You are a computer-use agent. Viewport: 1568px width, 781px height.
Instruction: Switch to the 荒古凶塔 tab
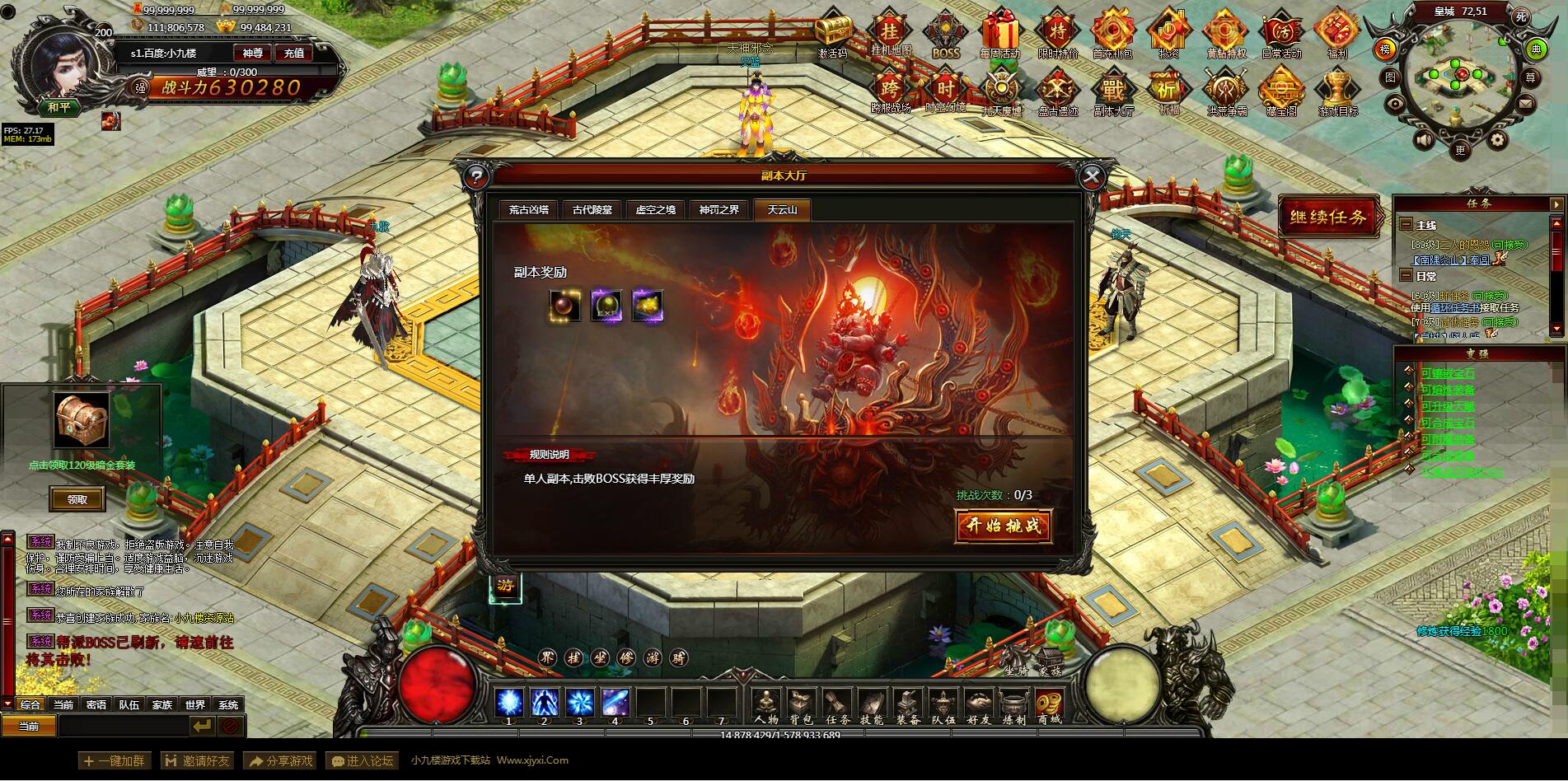click(x=528, y=210)
